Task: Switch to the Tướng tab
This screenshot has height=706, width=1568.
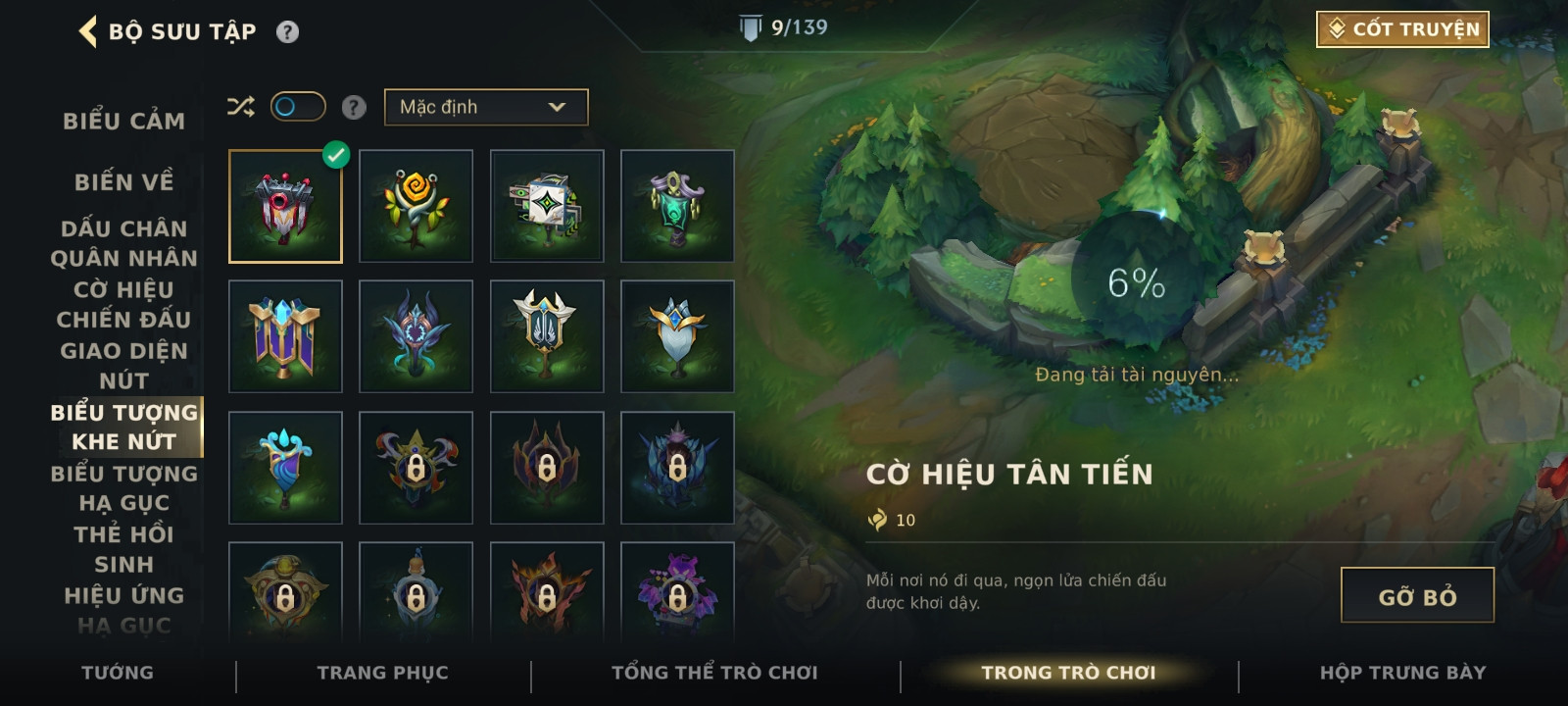Action: 118,673
